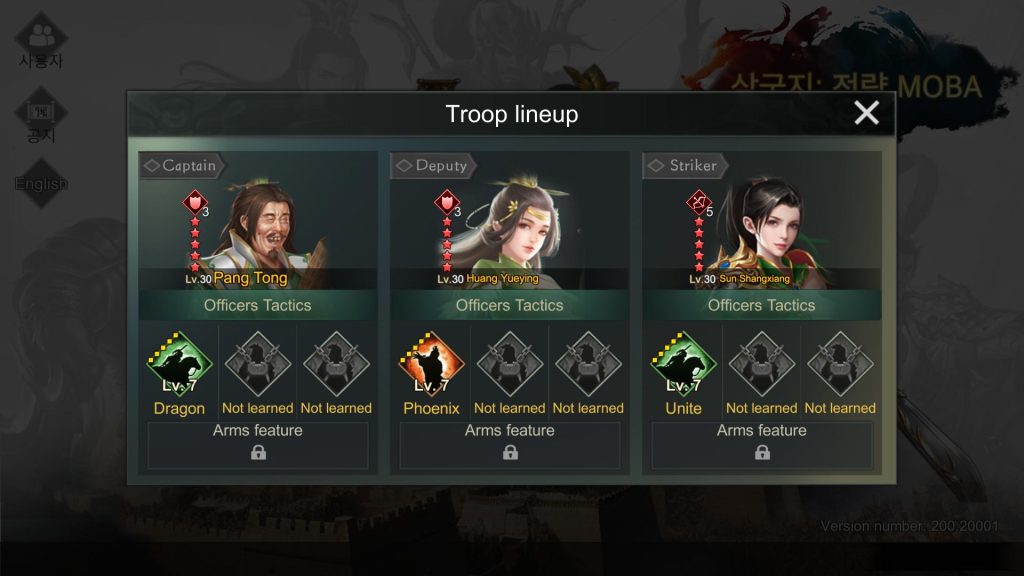The height and width of the screenshot is (576, 1024).
Task: Open Huang Yueying's Officers Tactics header
Action: (510, 305)
